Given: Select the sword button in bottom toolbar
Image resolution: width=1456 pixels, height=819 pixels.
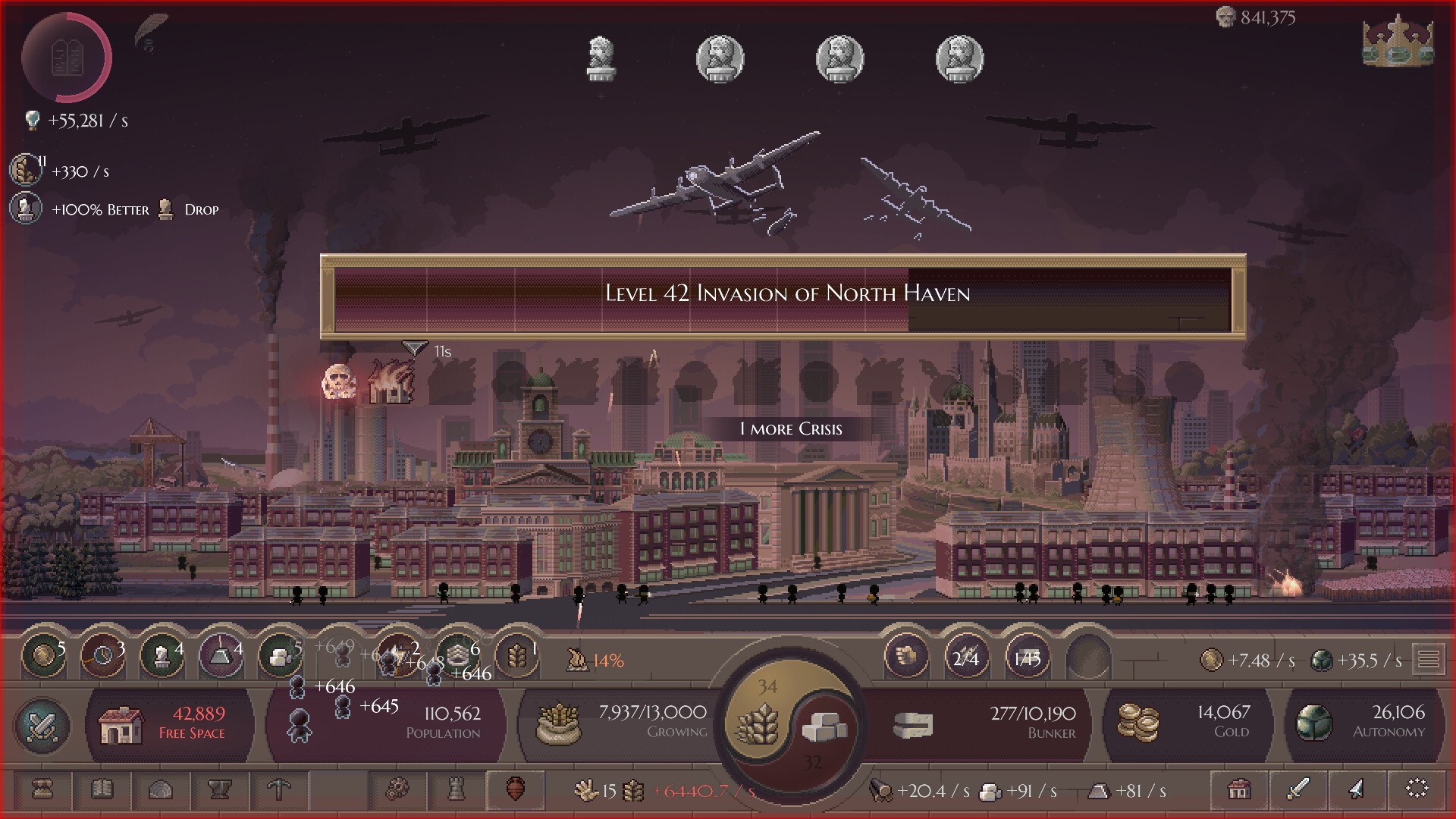Looking at the screenshot, I should click(x=1298, y=790).
